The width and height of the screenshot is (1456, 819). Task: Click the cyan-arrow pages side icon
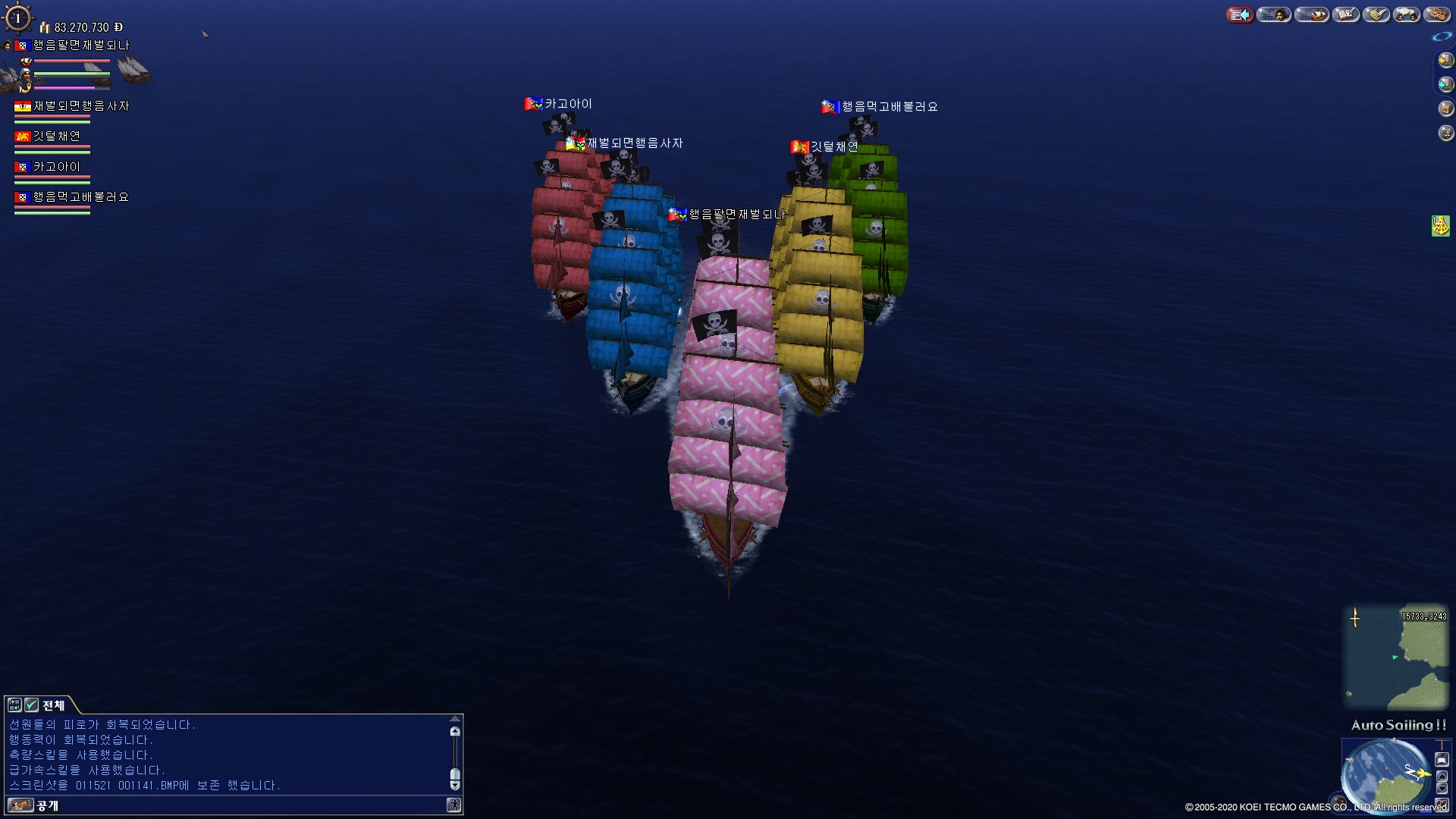tap(1446, 84)
